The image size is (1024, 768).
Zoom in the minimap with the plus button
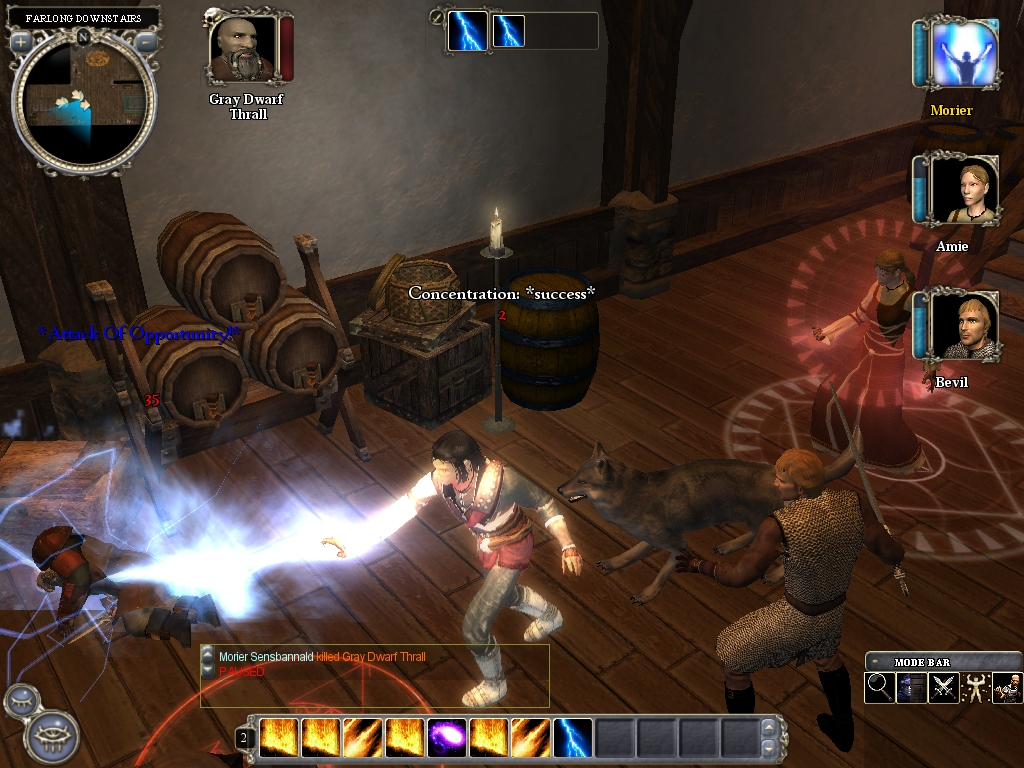click(22, 42)
